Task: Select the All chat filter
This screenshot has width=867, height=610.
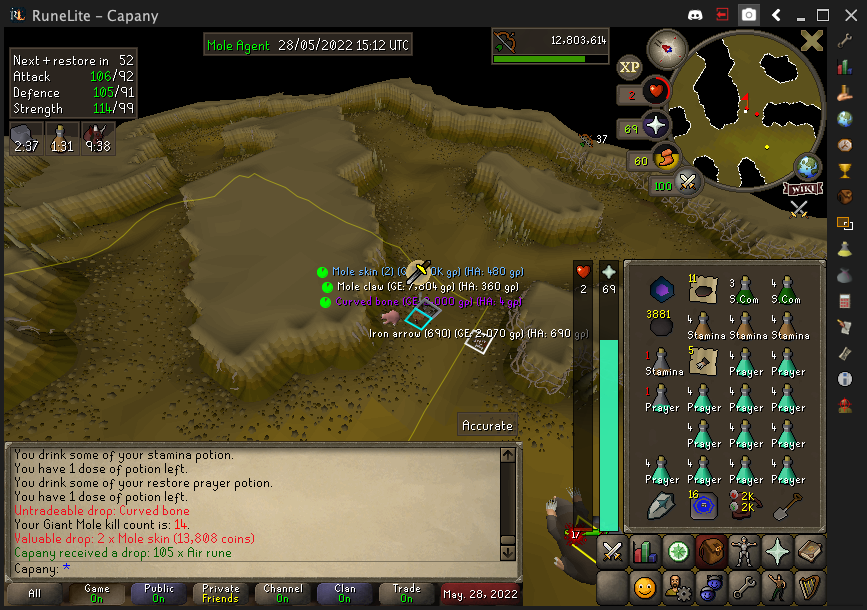Action: point(35,593)
